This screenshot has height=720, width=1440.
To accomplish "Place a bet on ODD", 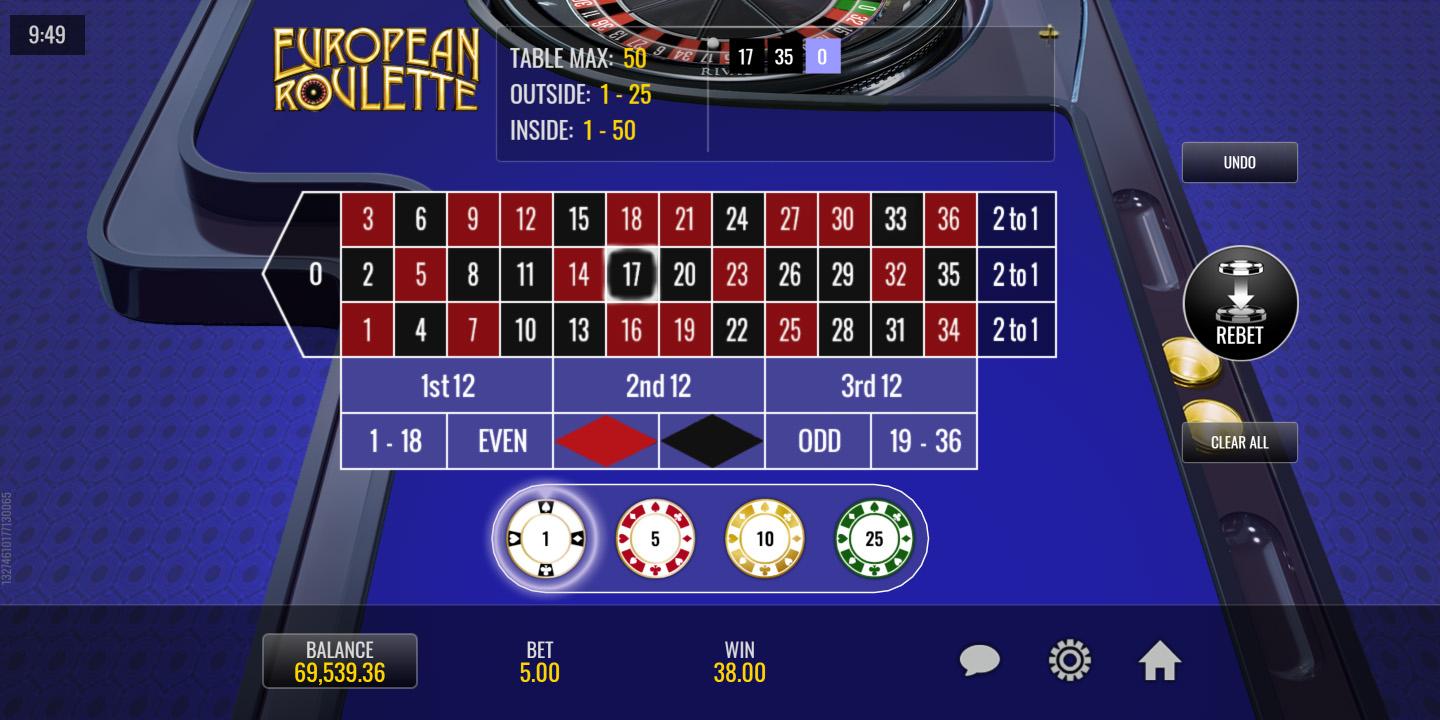I will point(818,441).
